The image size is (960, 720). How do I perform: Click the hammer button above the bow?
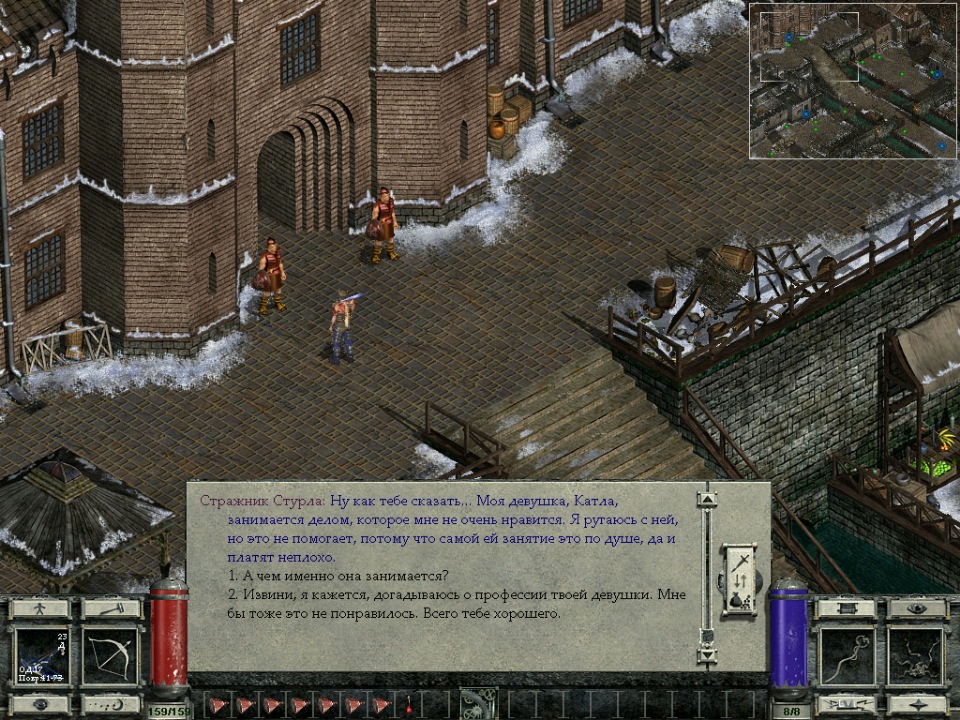pos(110,608)
